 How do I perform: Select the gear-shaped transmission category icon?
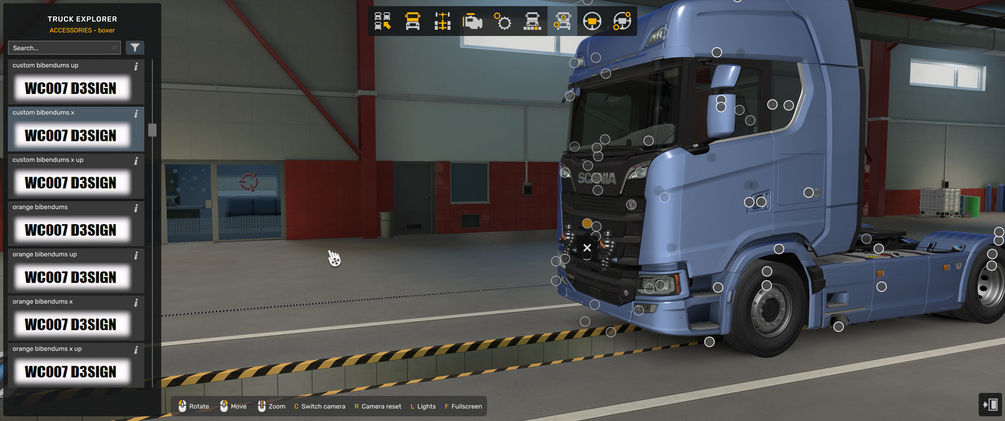(503, 21)
